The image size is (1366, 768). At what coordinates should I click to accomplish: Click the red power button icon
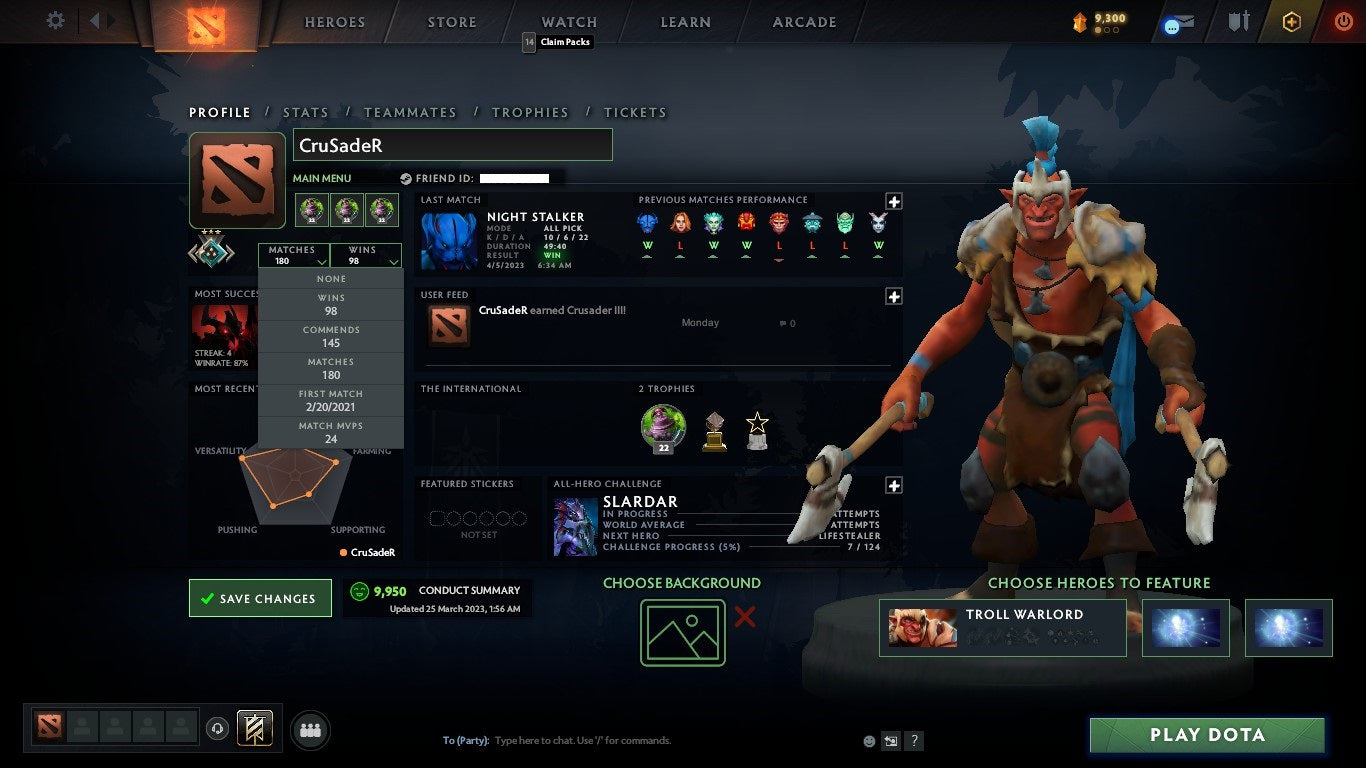(x=1342, y=21)
